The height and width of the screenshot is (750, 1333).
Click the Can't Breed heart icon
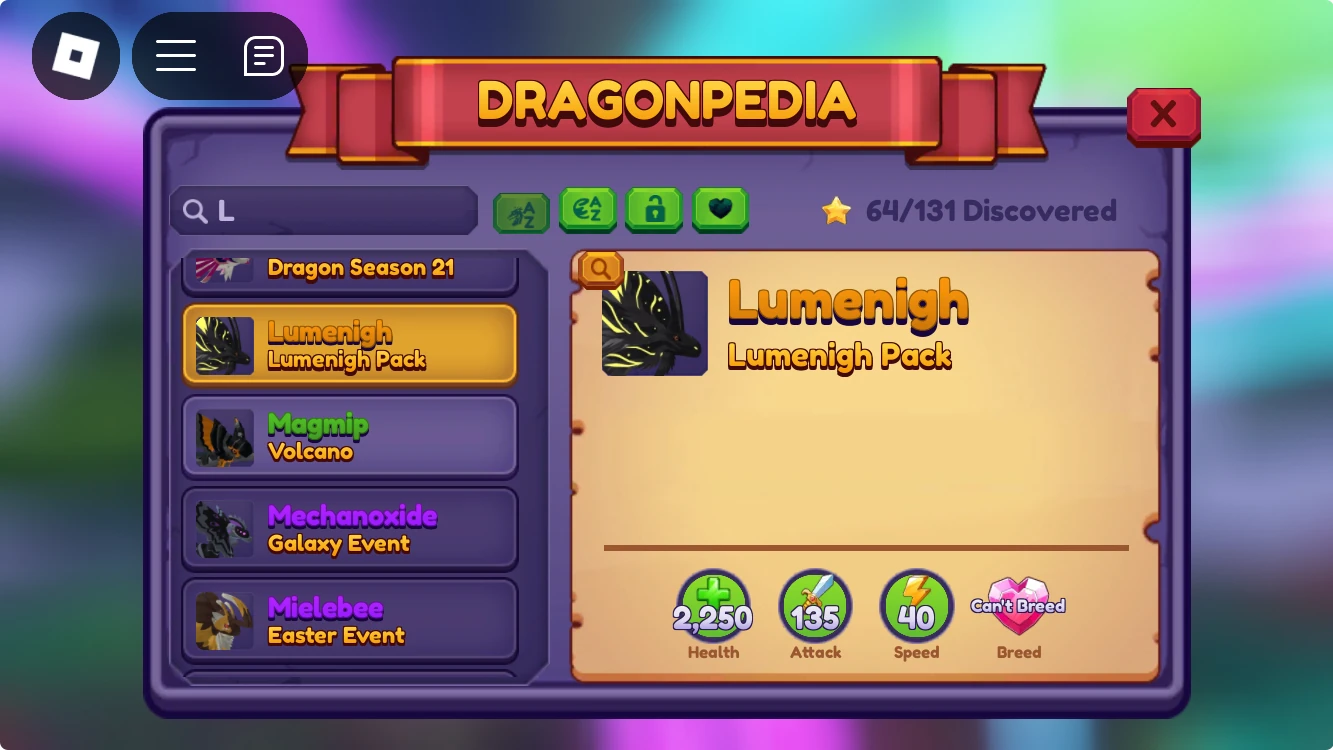1018,604
